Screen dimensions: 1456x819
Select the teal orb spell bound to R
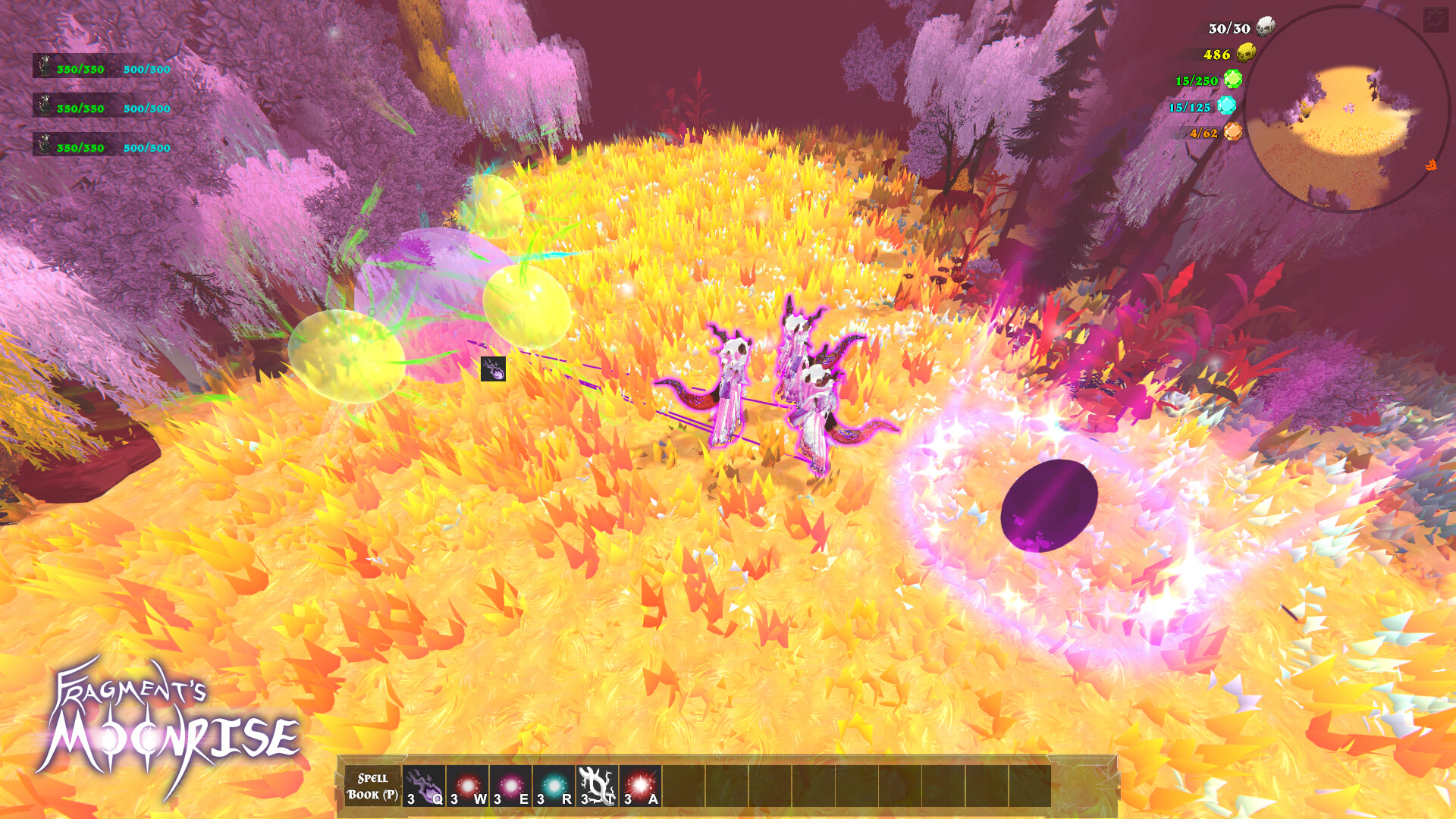click(x=553, y=786)
